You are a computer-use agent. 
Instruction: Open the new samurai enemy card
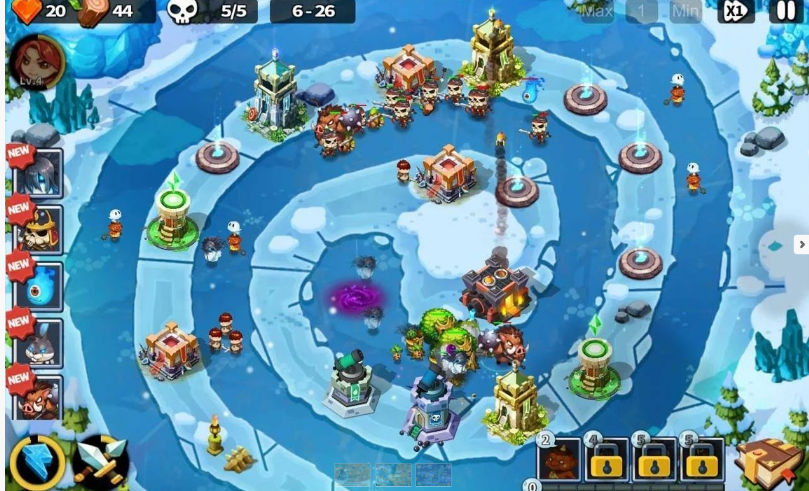point(38,231)
